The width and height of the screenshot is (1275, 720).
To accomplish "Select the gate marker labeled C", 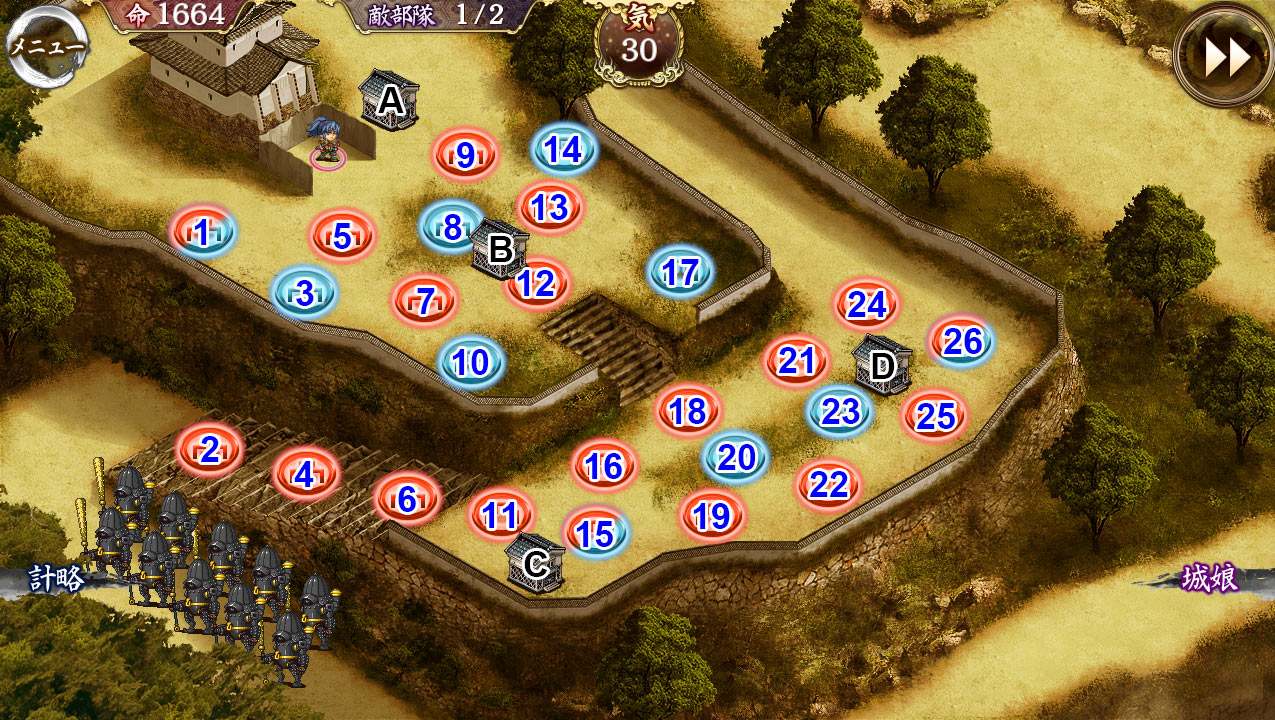I will click(536, 563).
